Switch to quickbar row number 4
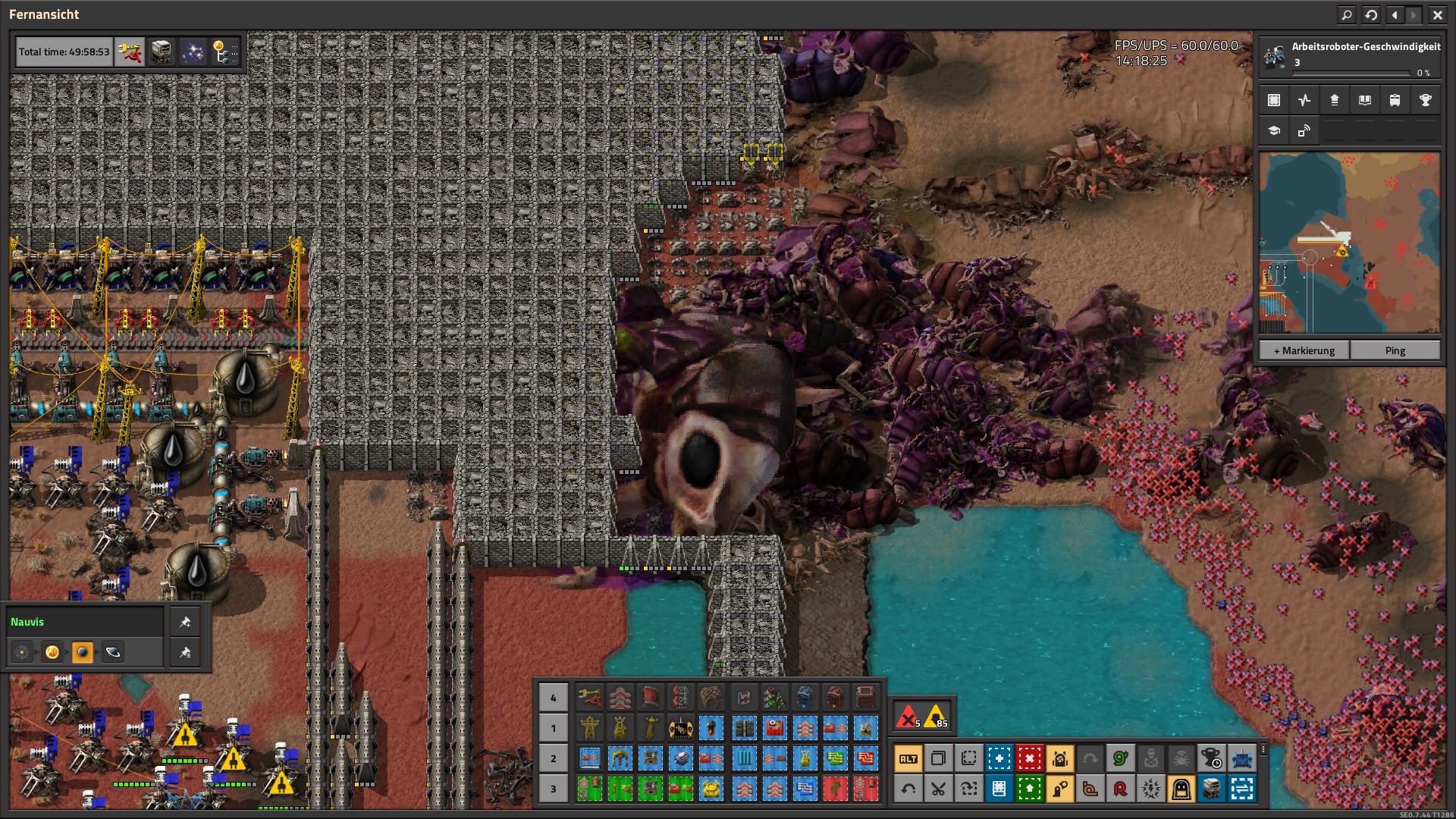The width and height of the screenshot is (1456, 819). pos(553,698)
